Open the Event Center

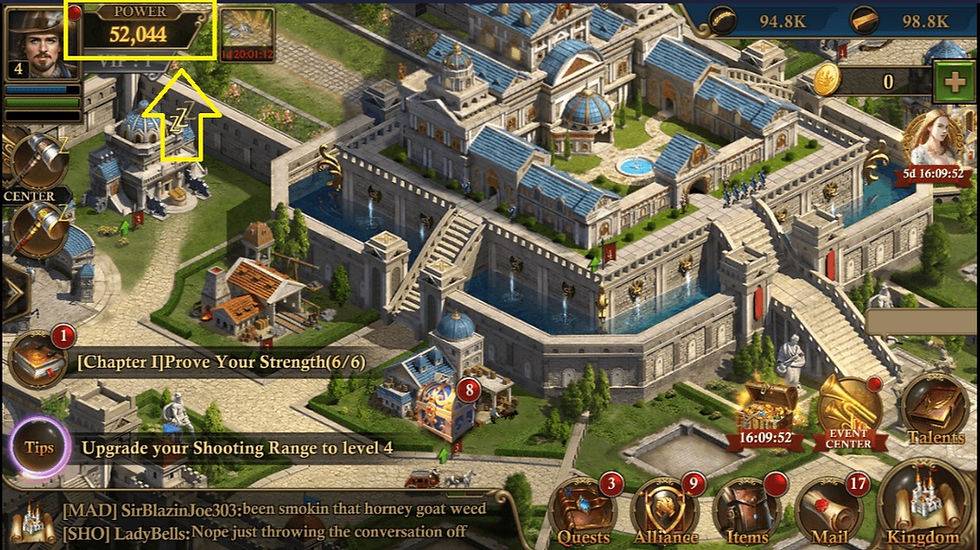849,412
